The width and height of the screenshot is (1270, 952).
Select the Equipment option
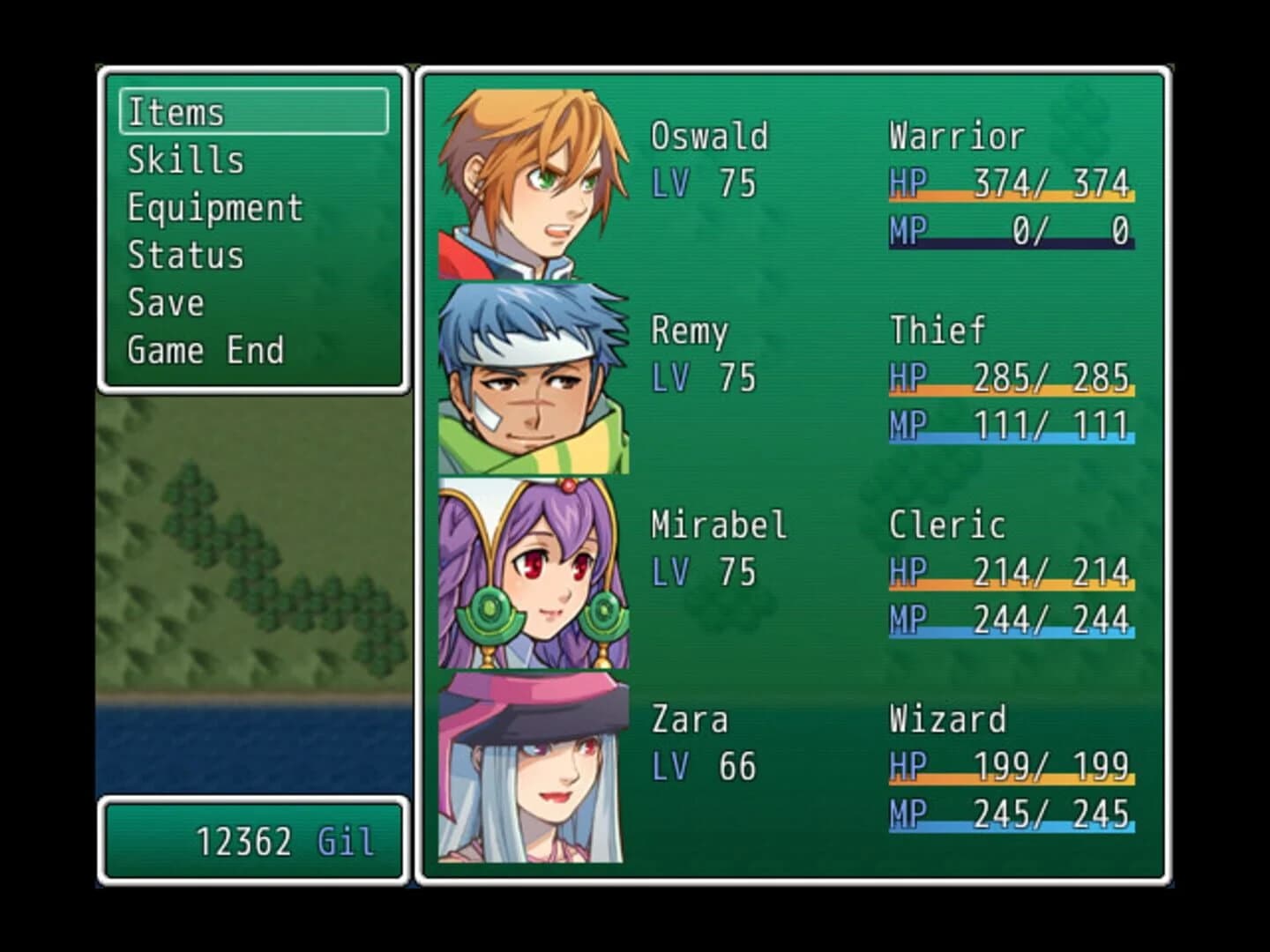(214, 208)
